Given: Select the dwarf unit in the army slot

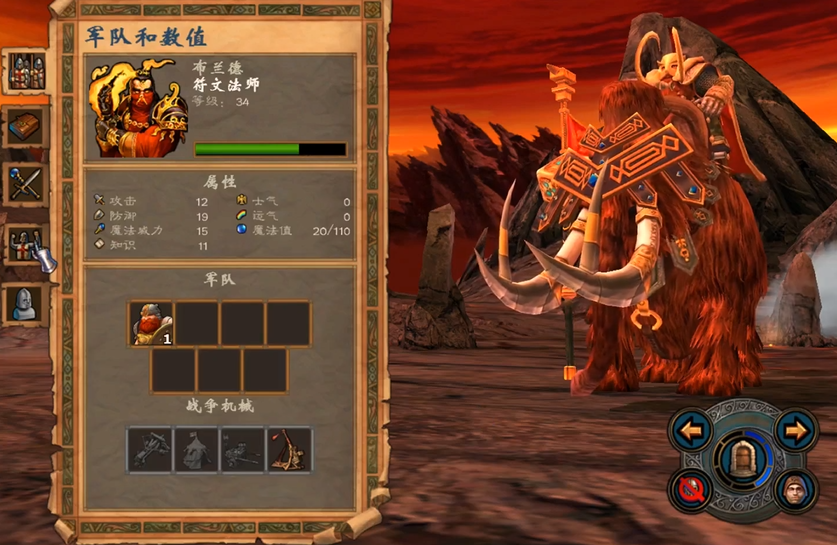Looking at the screenshot, I should (x=151, y=324).
